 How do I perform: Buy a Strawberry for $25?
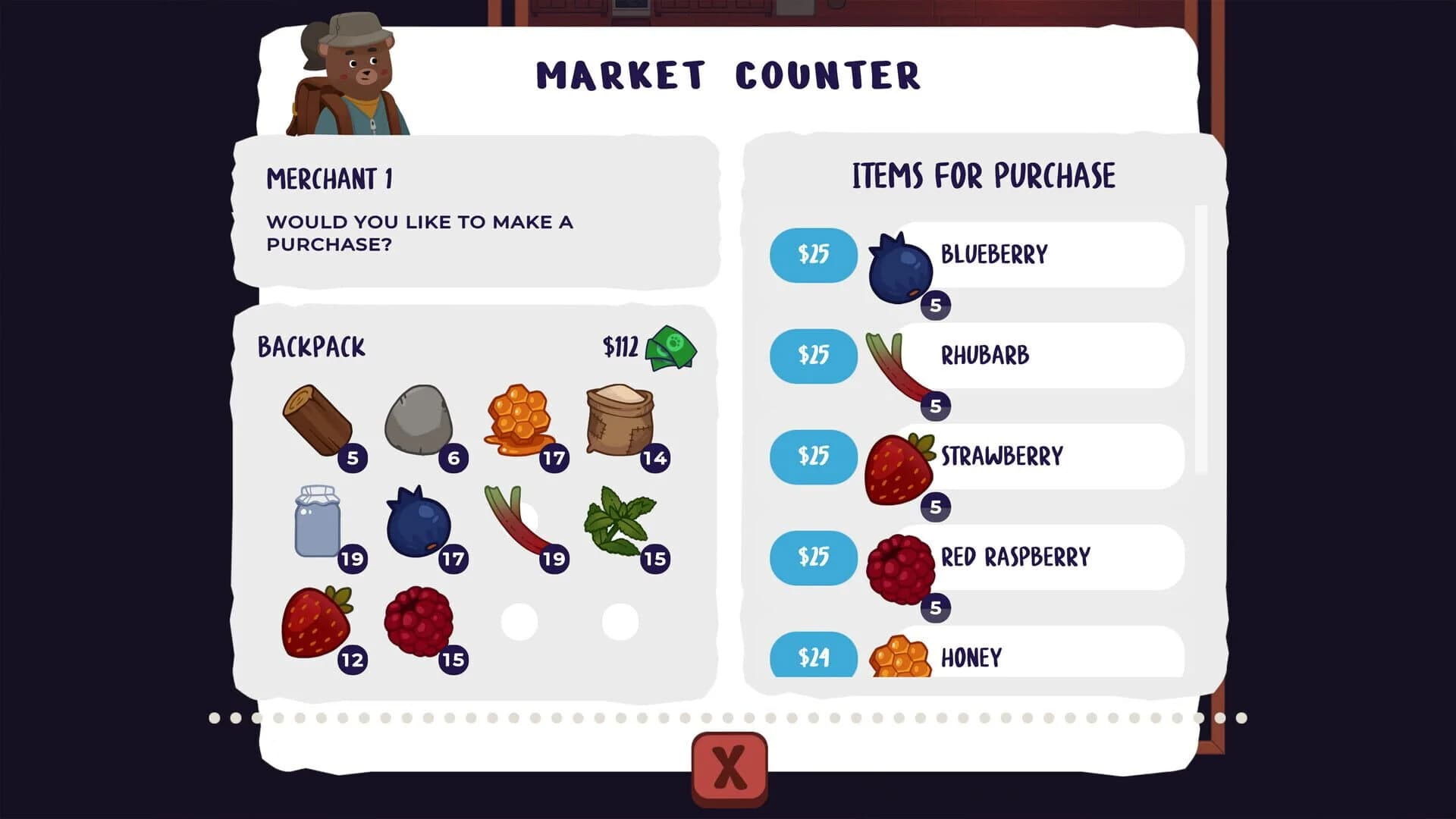tap(814, 457)
